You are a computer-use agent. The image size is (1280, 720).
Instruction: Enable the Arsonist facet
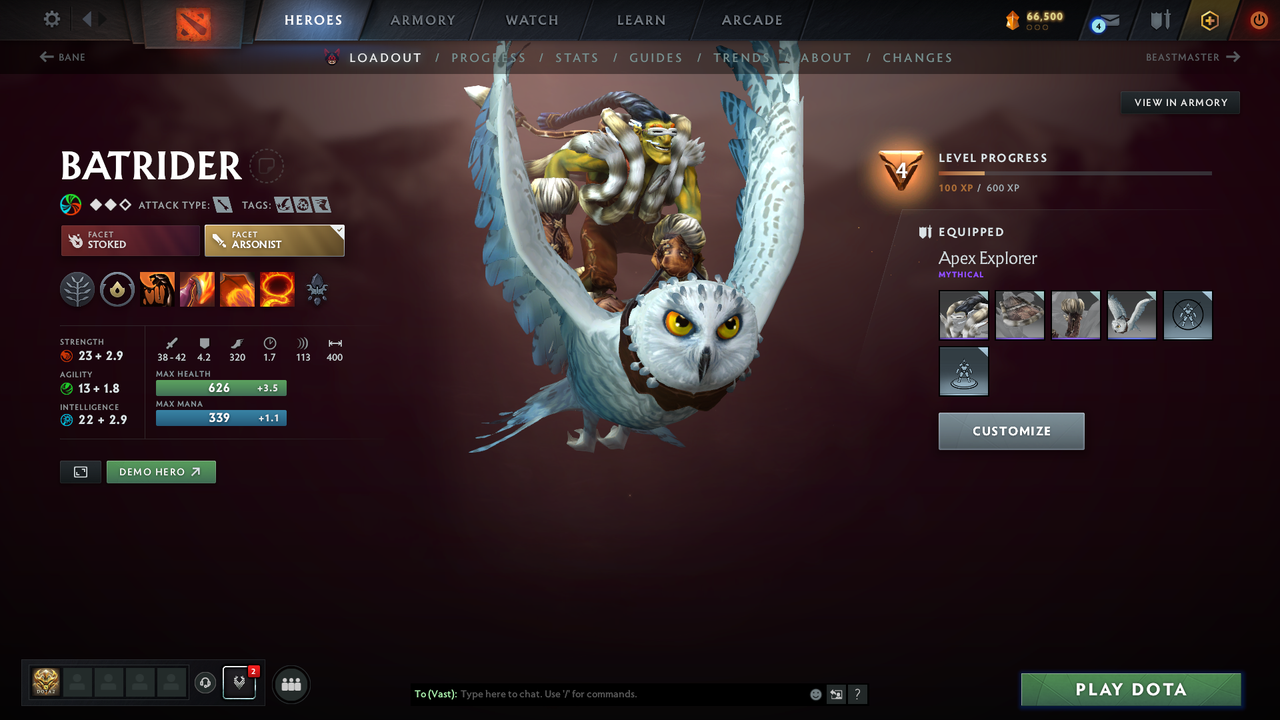[274, 240]
